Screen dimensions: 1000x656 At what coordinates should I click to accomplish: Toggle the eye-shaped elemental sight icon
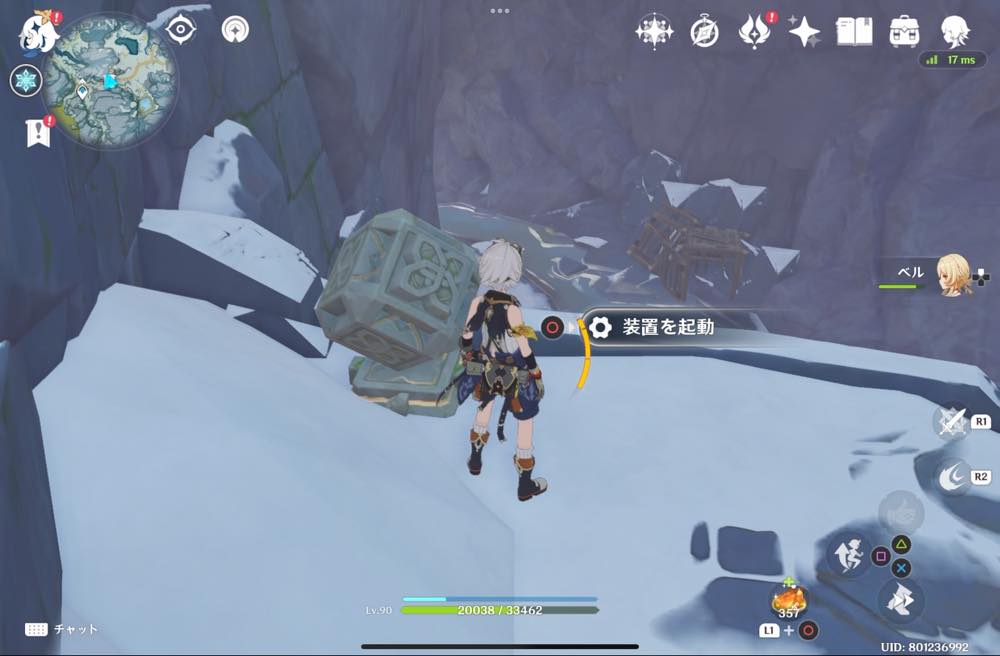(x=180, y=30)
